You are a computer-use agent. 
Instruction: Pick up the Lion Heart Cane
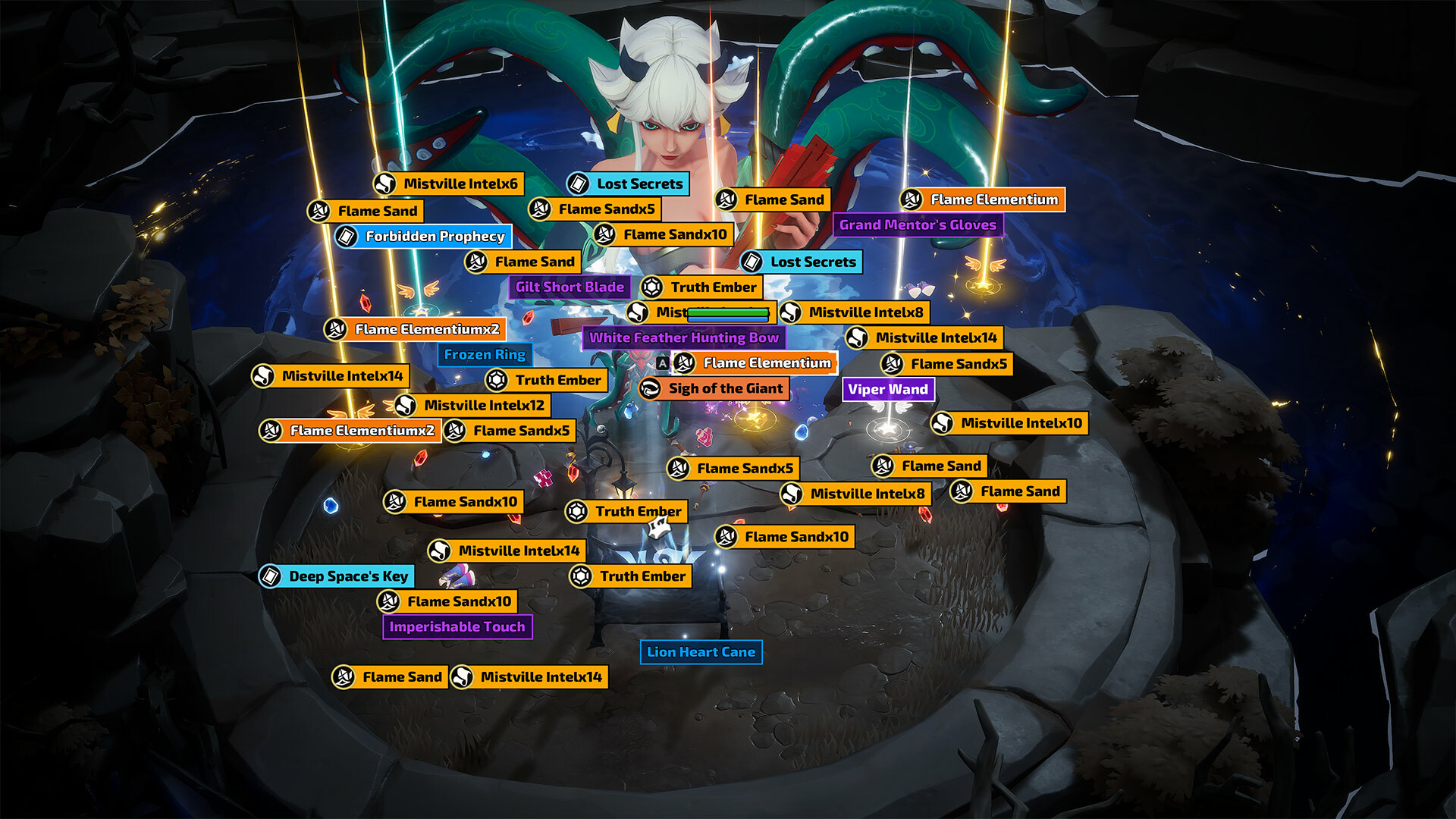pyautogui.click(x=701, y=651)
